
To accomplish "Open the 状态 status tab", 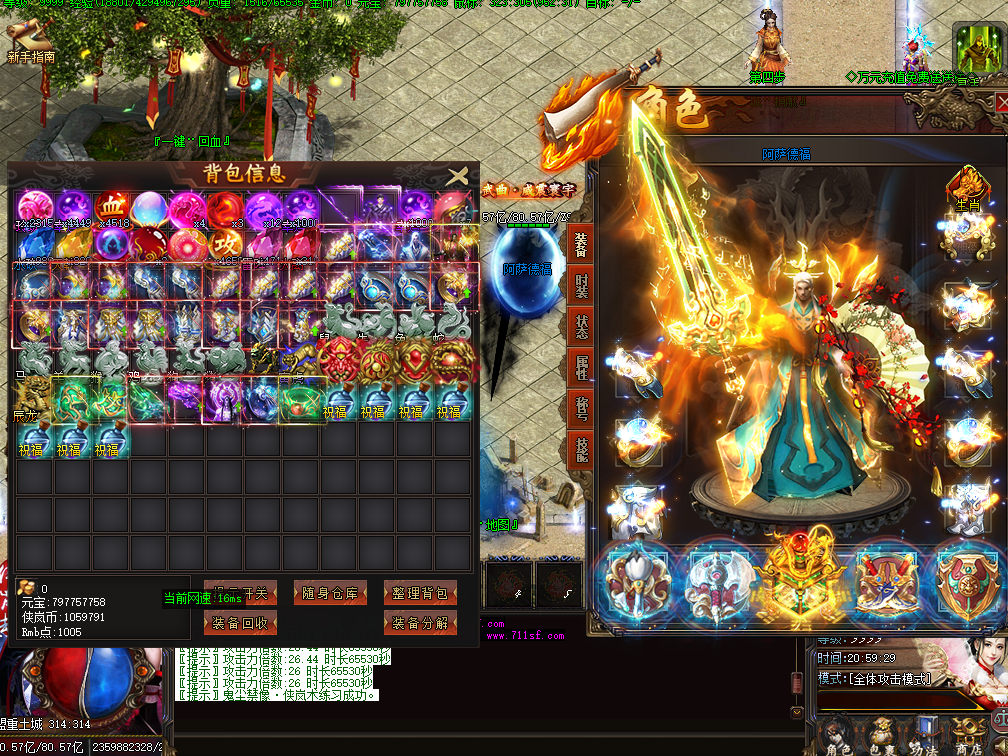I will click(x=582, y=327).
